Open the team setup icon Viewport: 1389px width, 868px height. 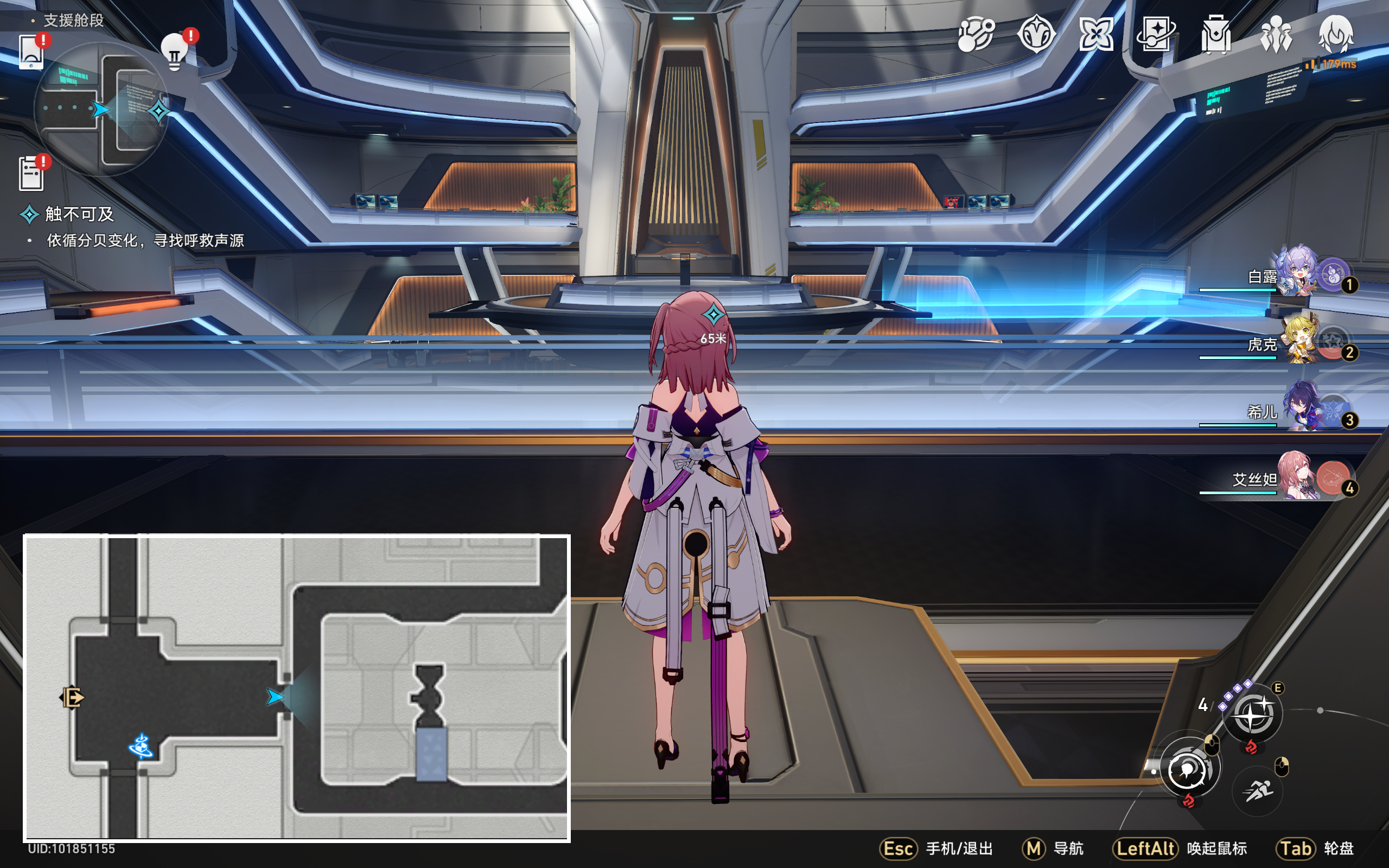pyautogui.click(x=1276, y=34)
